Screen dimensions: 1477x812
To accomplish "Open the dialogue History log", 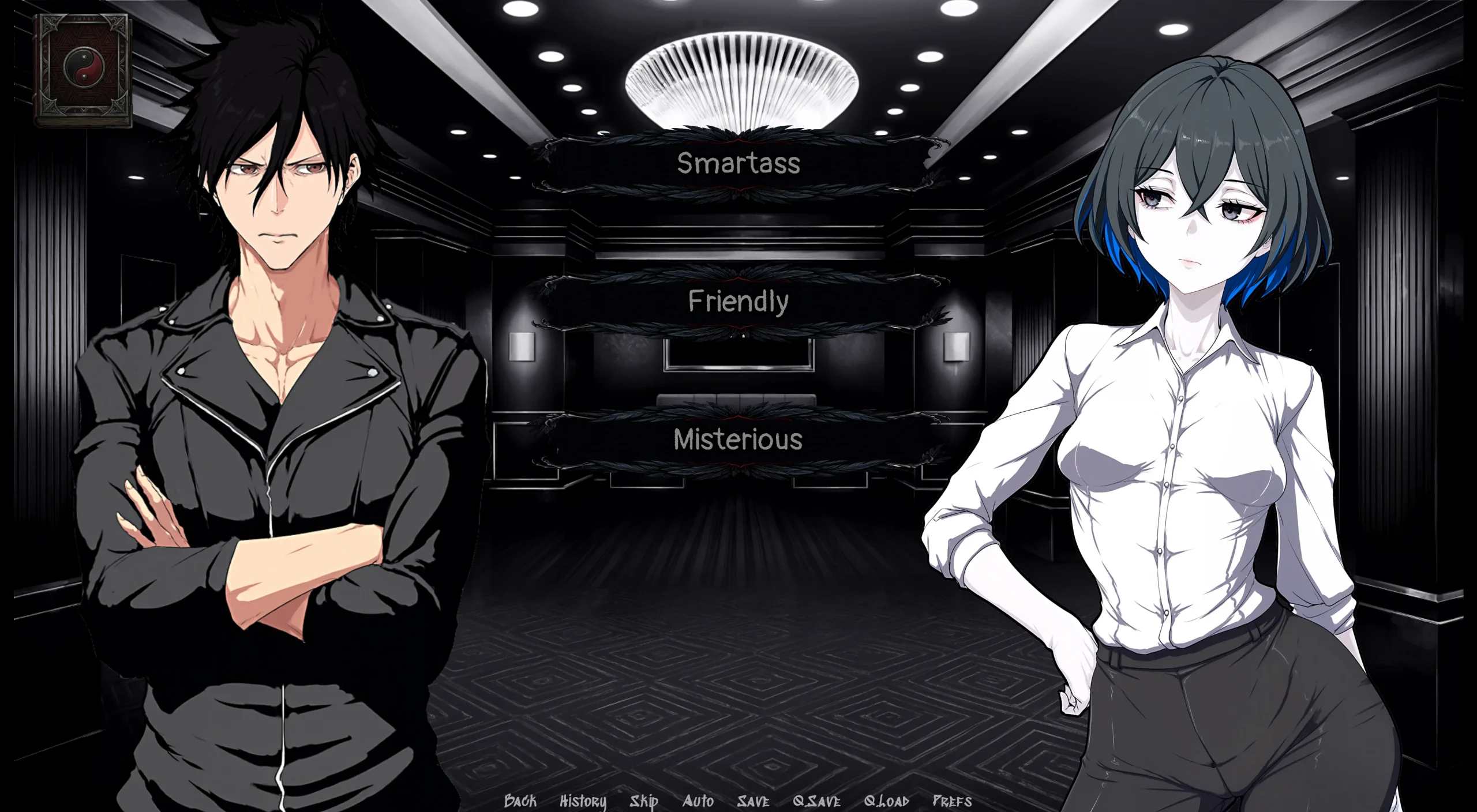I will pyautogui.click(x=583, y=800).
